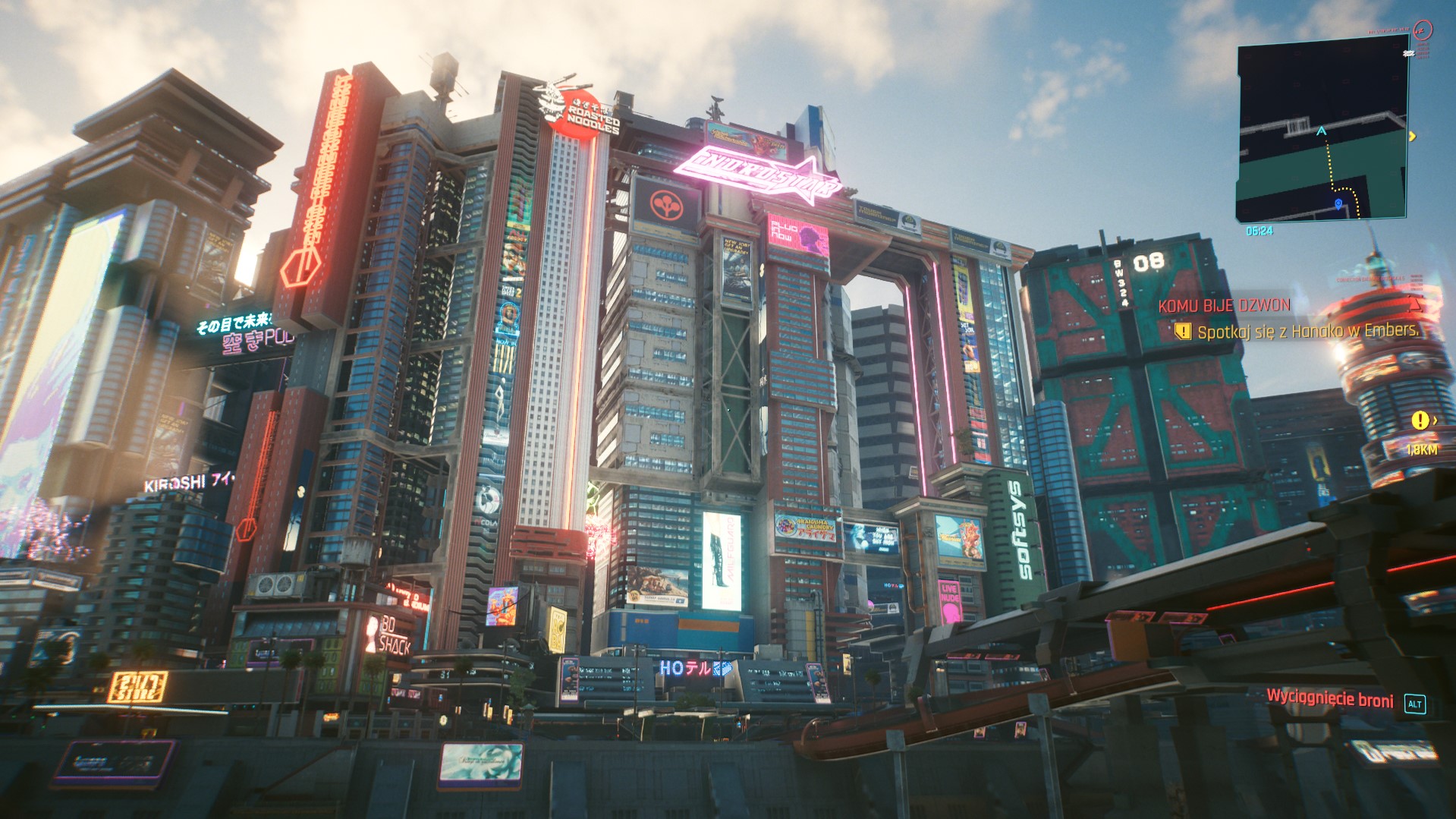The height and width of the screenshot is (819, 1456).
Task: Open the Komu Bije Dzwon quest tracker
Action: click(x=1224, y=306)
